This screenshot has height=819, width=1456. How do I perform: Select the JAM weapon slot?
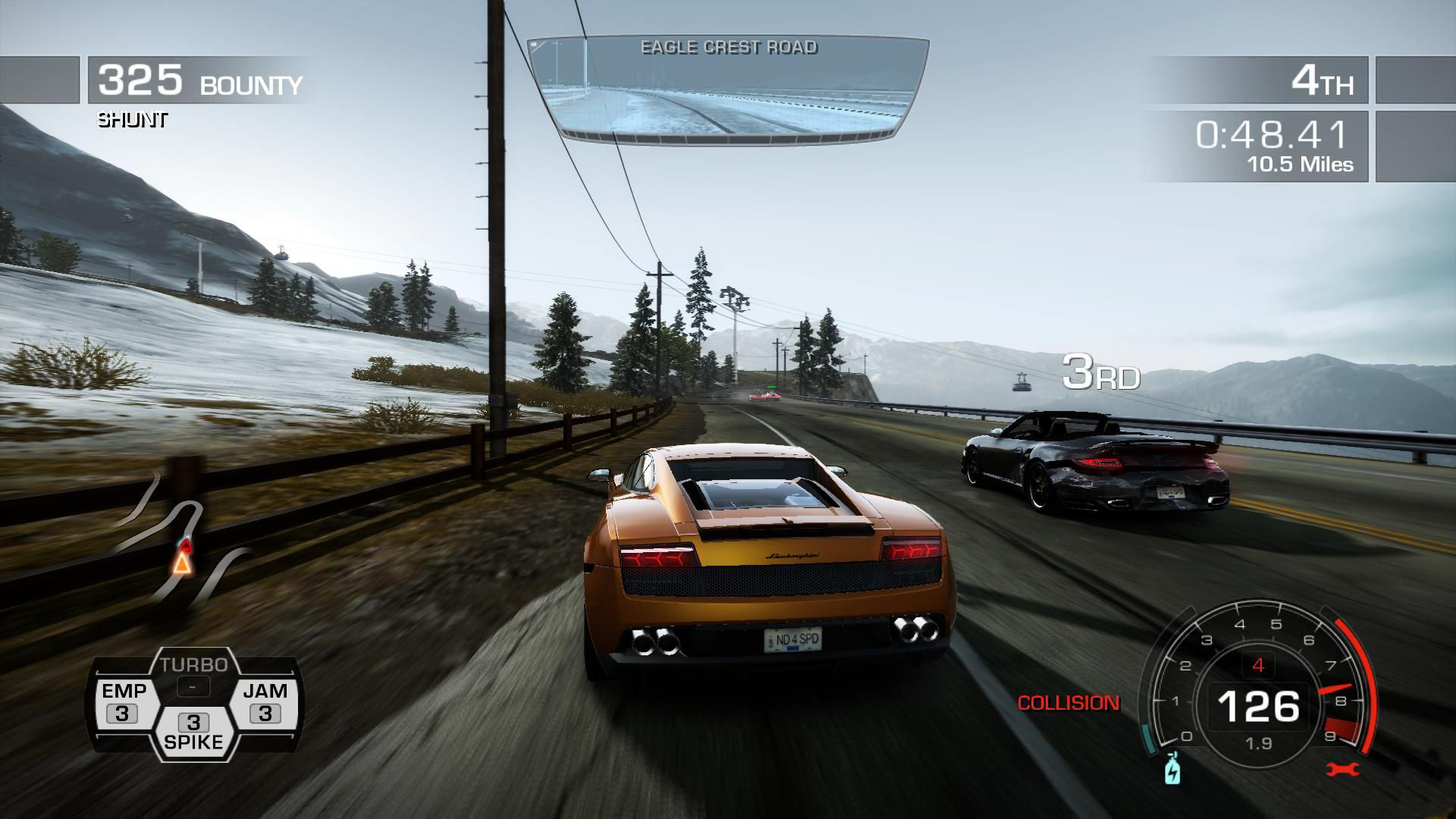click(x=265, y=702)
